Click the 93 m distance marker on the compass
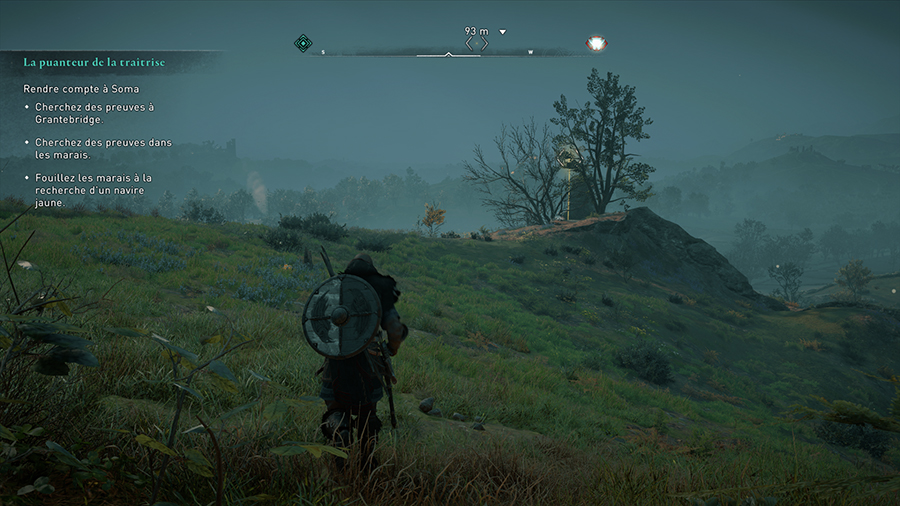Image resolution: width=900 pixels, height=506 pixels. click(x=476, y=31)
